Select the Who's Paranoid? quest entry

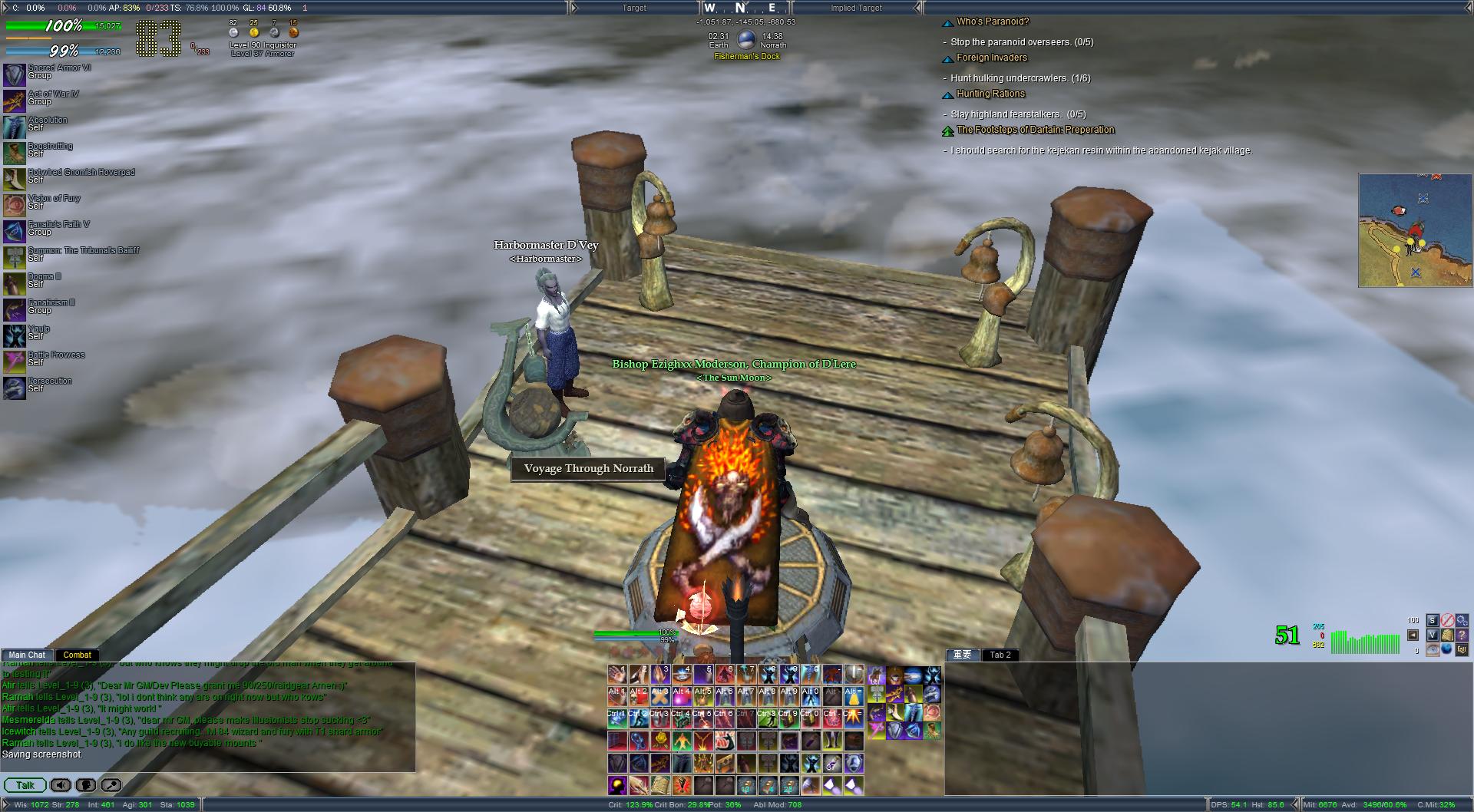coord(992,22)
